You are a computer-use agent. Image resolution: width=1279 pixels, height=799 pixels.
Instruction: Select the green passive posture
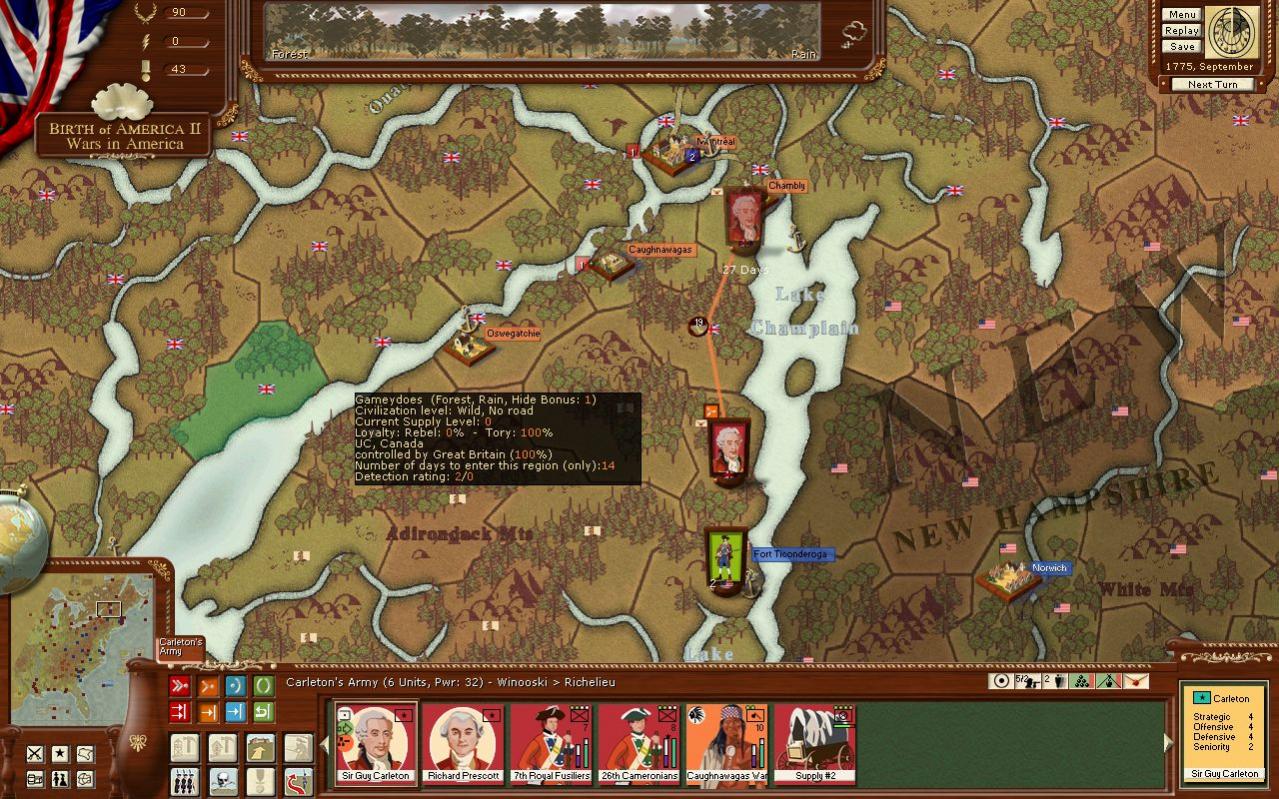(x=264, y=686)
